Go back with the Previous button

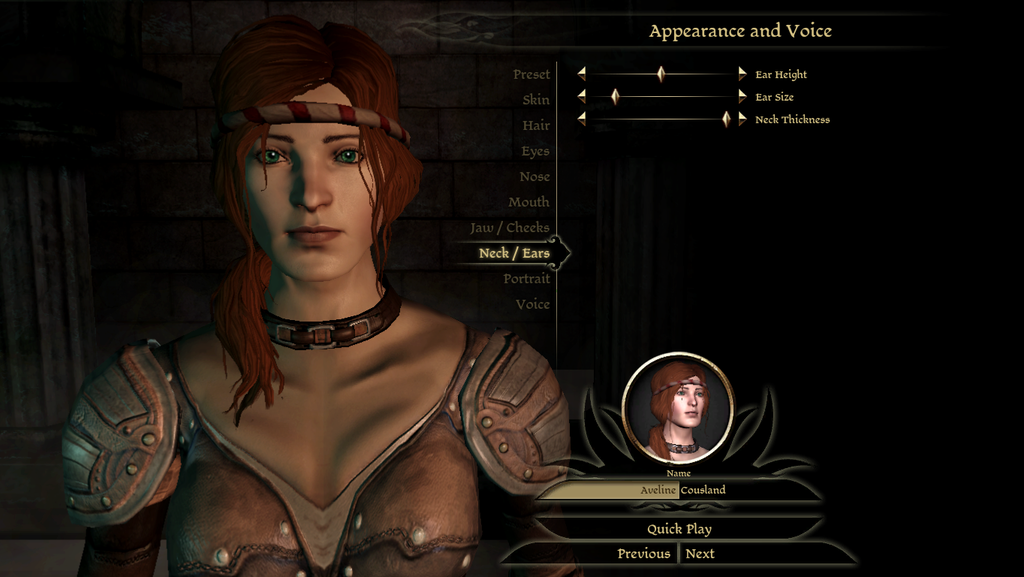pyautogui.click(x=643, y=554)
